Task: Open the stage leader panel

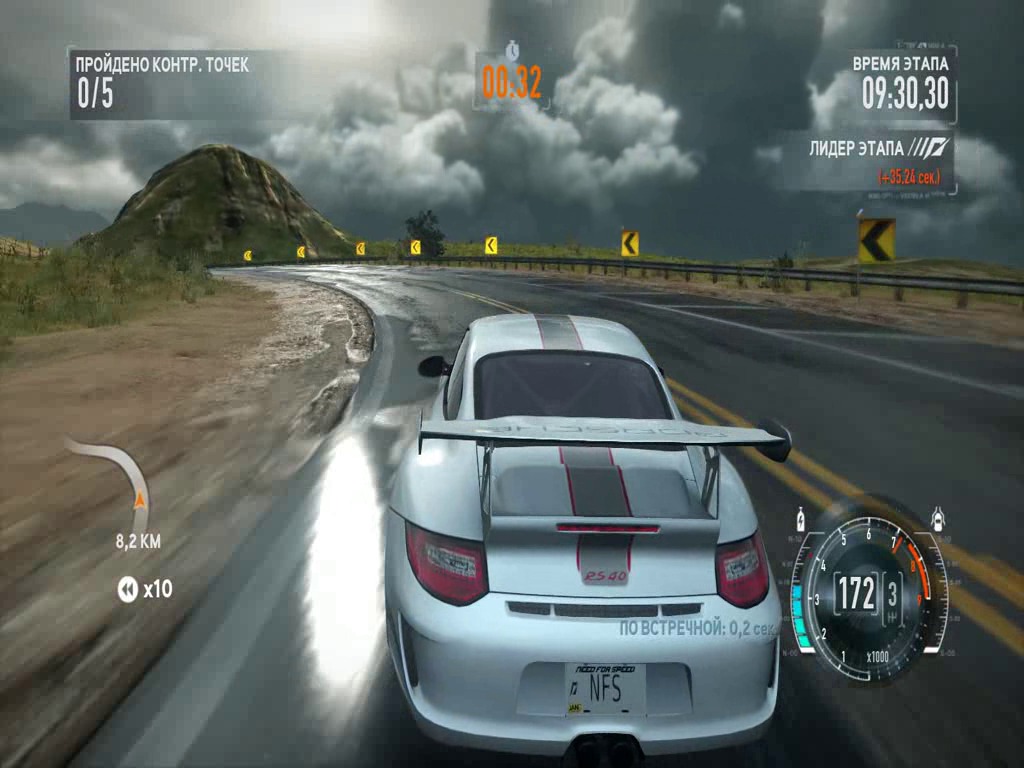Action: click(867, 160)
